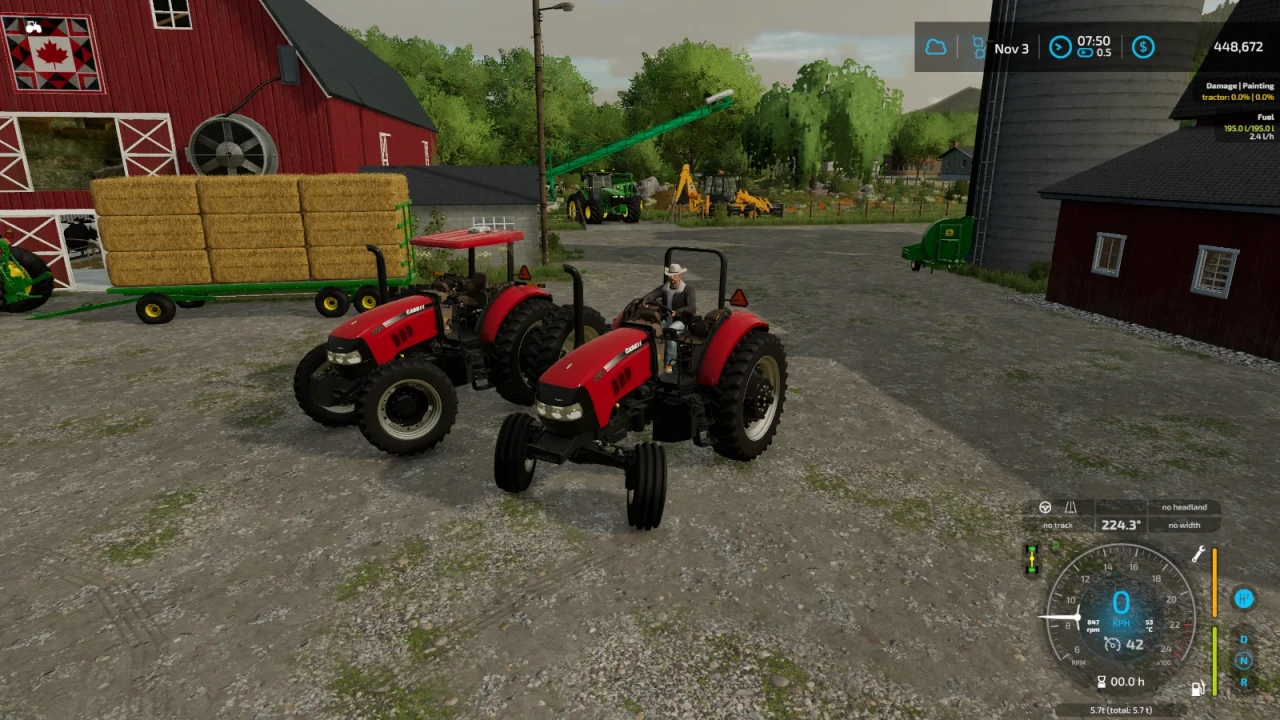This screenshot has height=720, width=1280.
Task: Click the small play icon above 0.5
Action: [x=1084, y=52]
